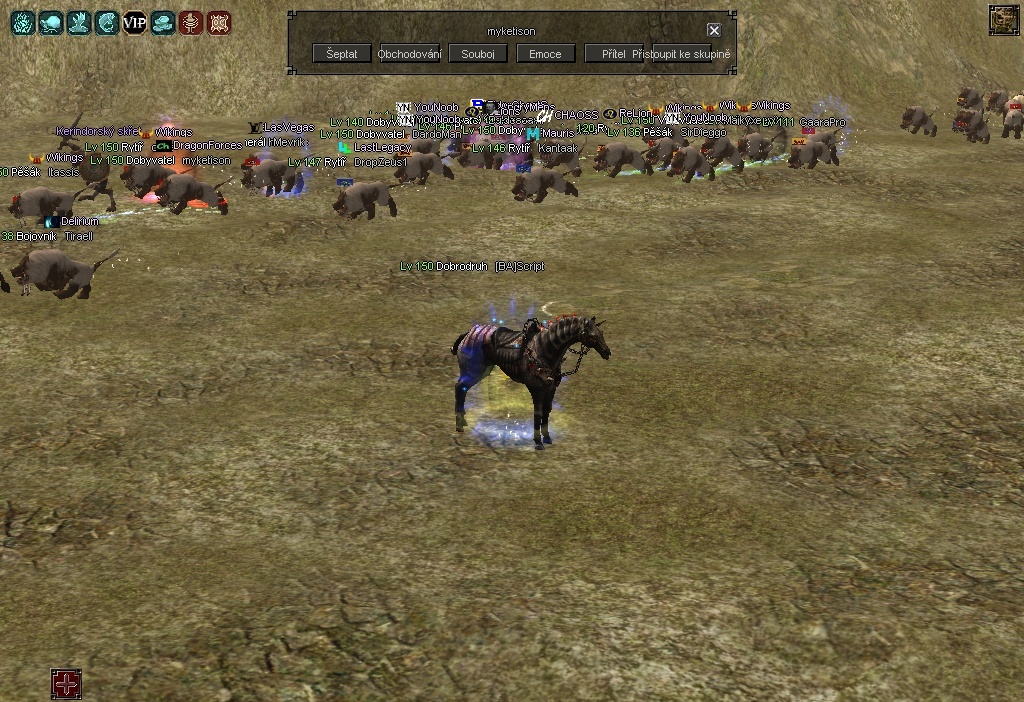Add myketison with the Přítel button
This screenshot has width=1024, height=702.
[x=612, y=54]
